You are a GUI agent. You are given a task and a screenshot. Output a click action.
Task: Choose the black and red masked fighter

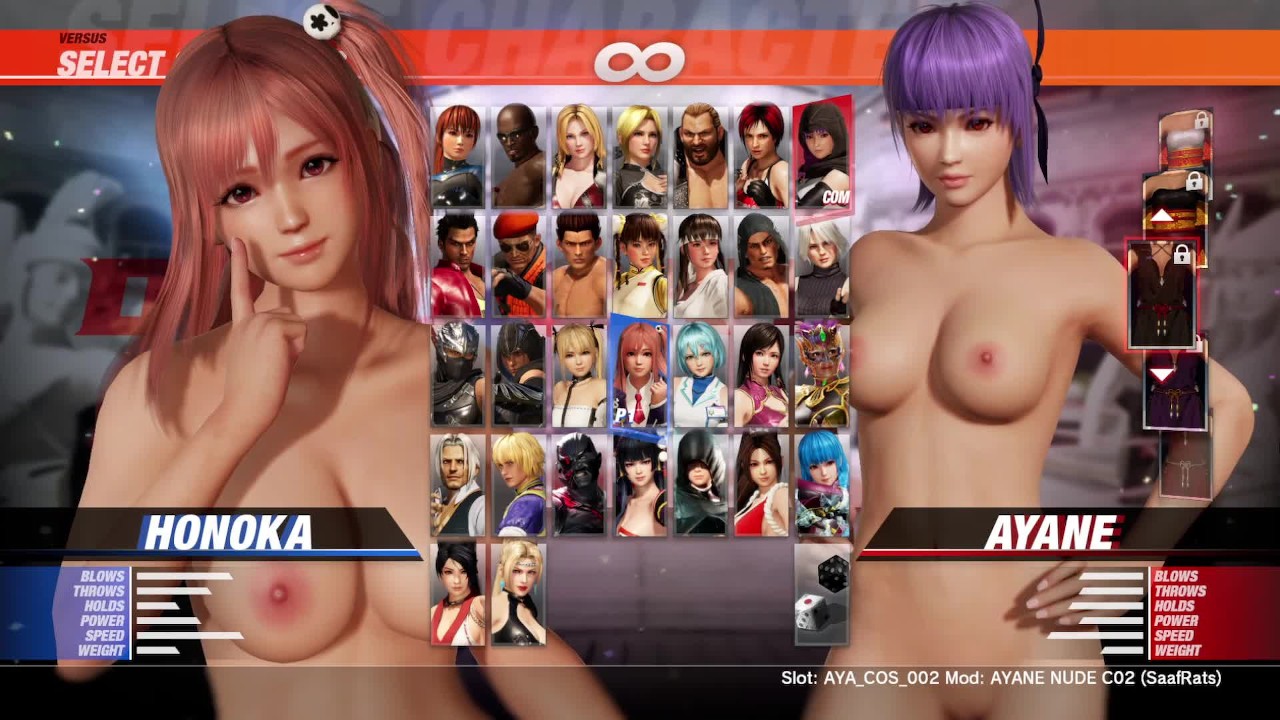[x=579, y=484]
